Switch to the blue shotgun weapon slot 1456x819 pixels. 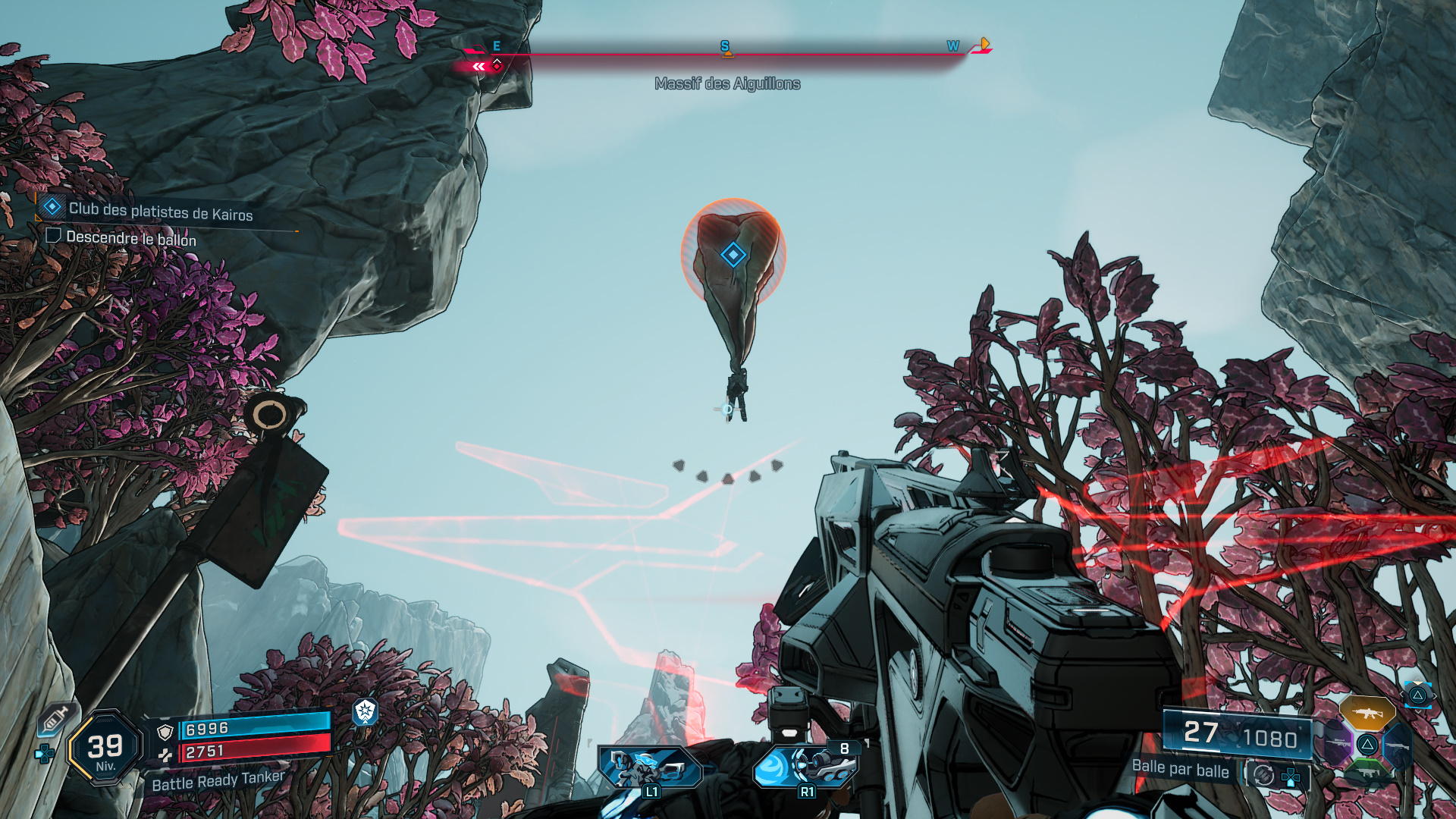[x=1396, y=745]
